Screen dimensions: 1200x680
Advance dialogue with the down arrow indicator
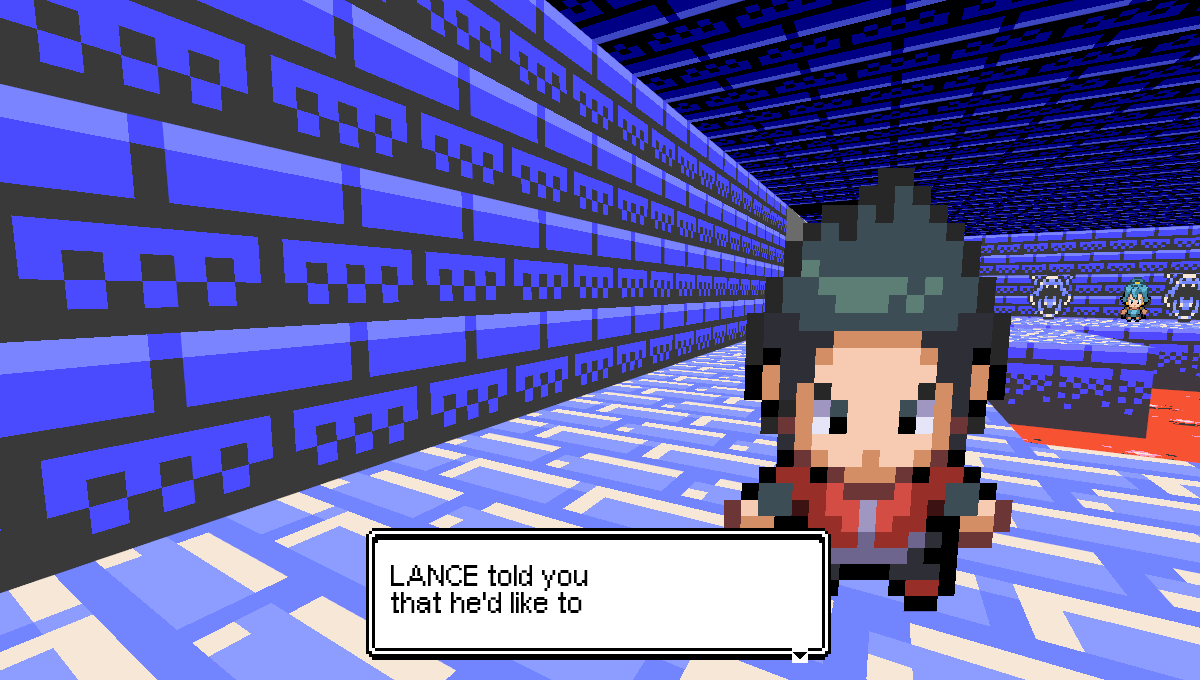[x=799, y=655]
